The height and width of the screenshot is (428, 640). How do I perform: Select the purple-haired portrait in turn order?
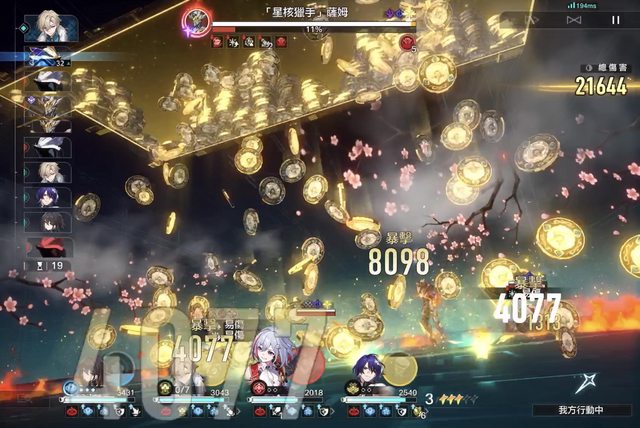pos(47,197)
